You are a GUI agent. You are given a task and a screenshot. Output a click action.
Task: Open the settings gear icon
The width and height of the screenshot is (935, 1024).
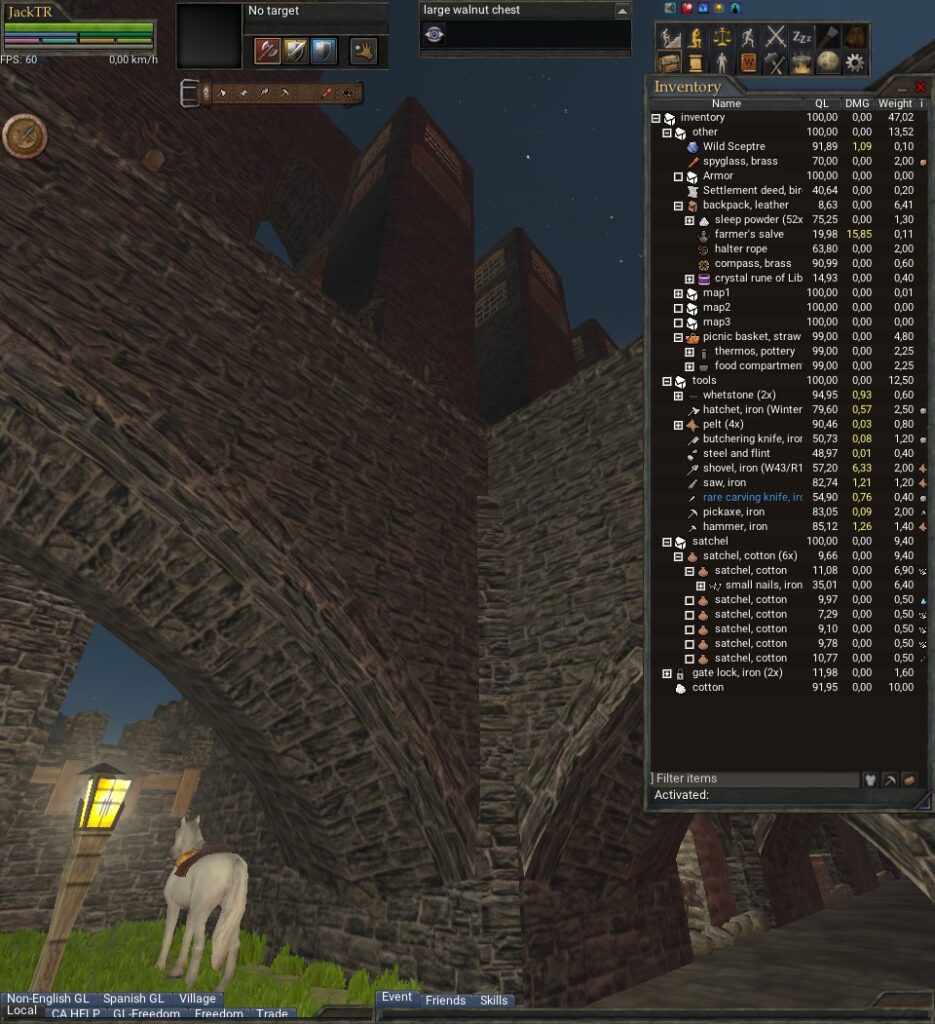point(855,62)
